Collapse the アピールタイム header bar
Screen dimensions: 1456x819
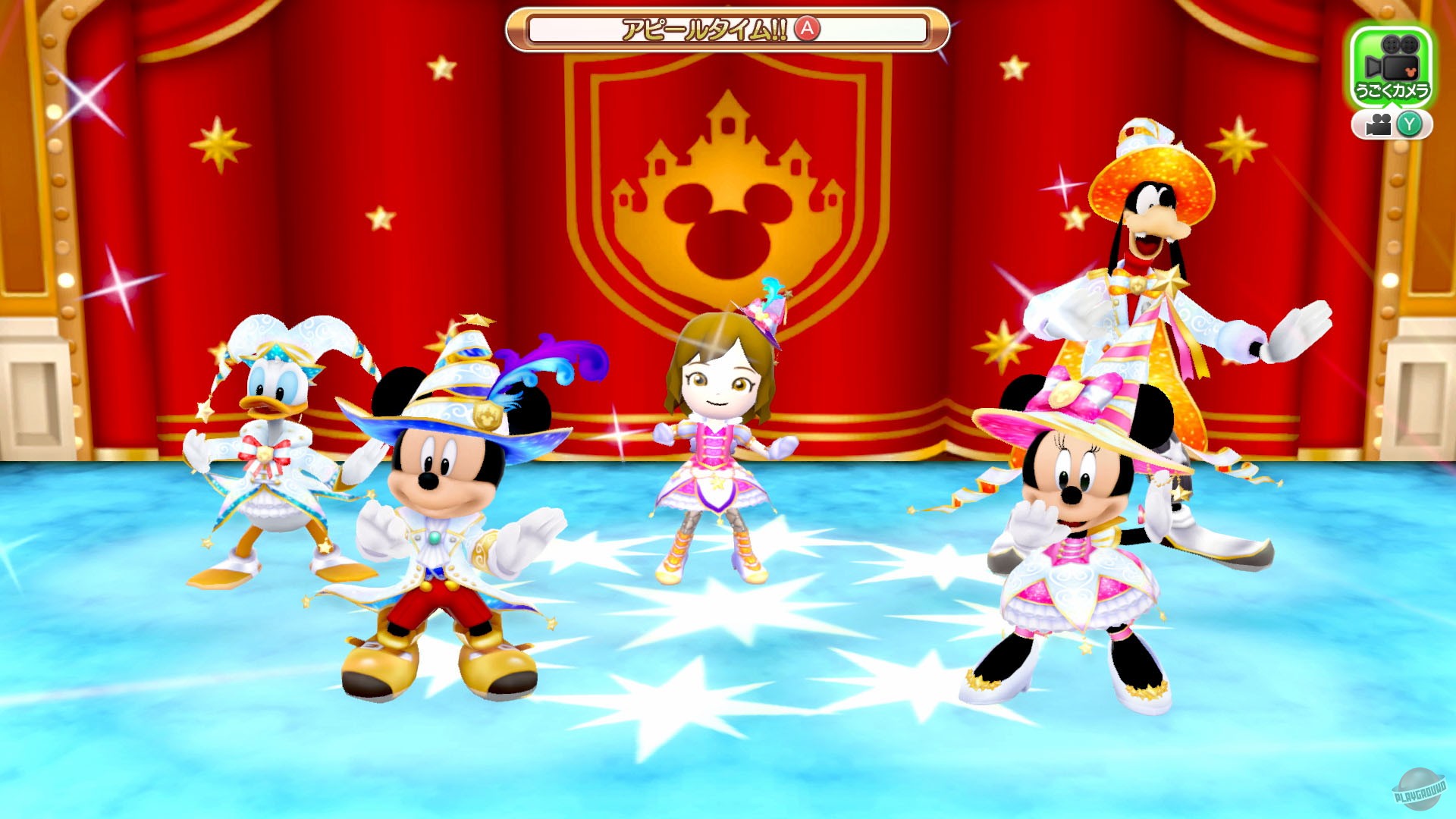[x=728, y=29]
